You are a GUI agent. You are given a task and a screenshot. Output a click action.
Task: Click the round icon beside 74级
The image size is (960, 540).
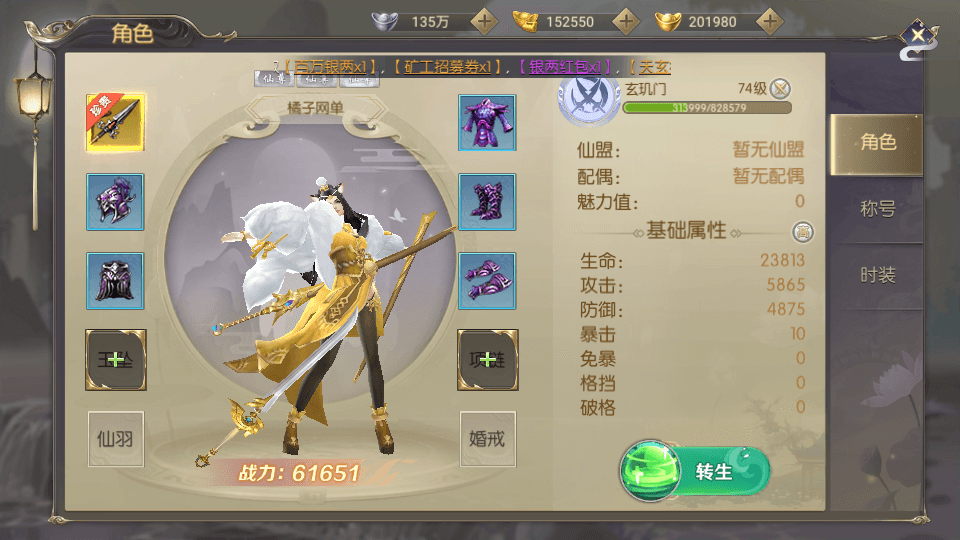point(780,88)
